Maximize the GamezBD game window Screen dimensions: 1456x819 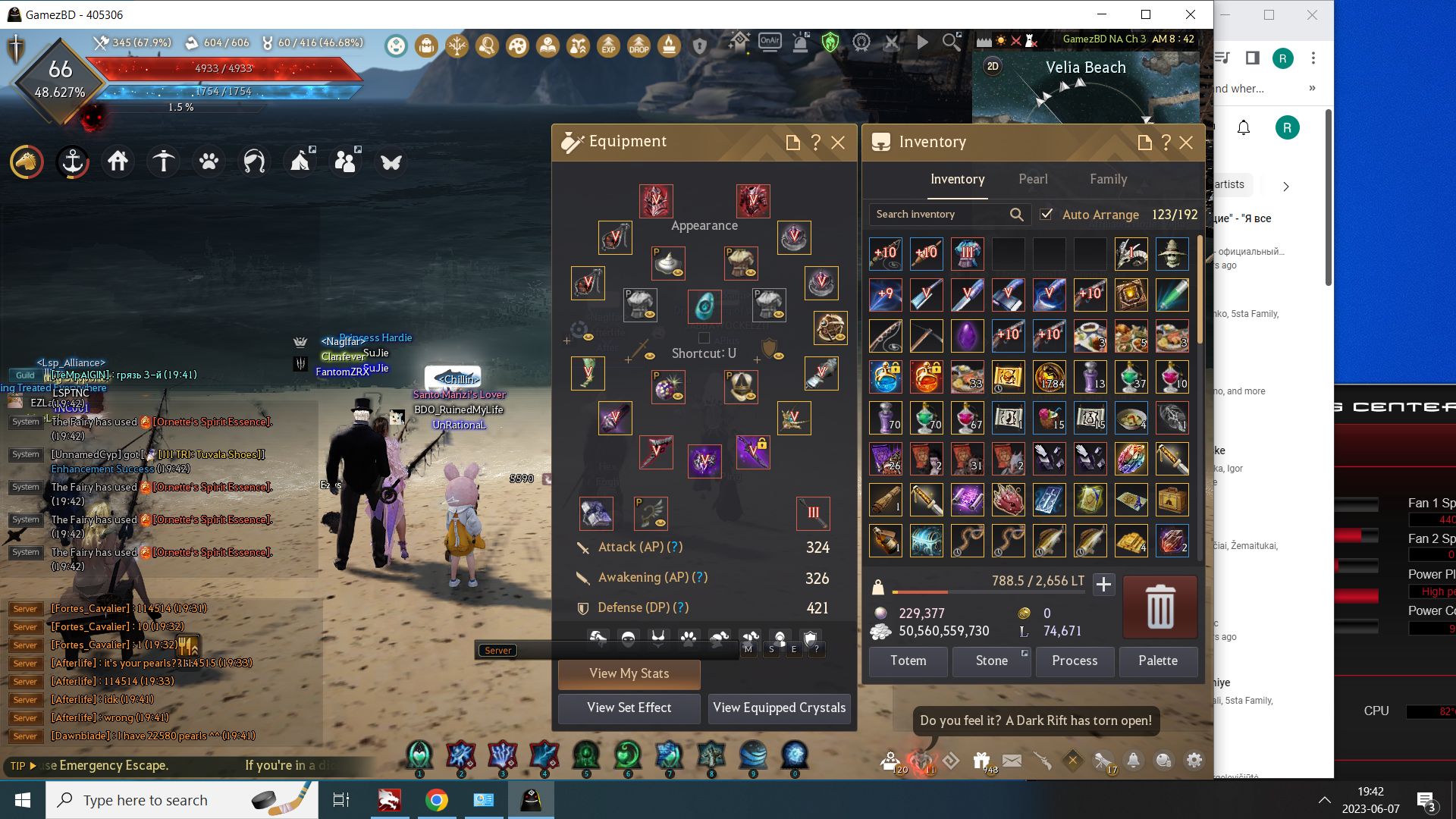[x=1146, y=14]
